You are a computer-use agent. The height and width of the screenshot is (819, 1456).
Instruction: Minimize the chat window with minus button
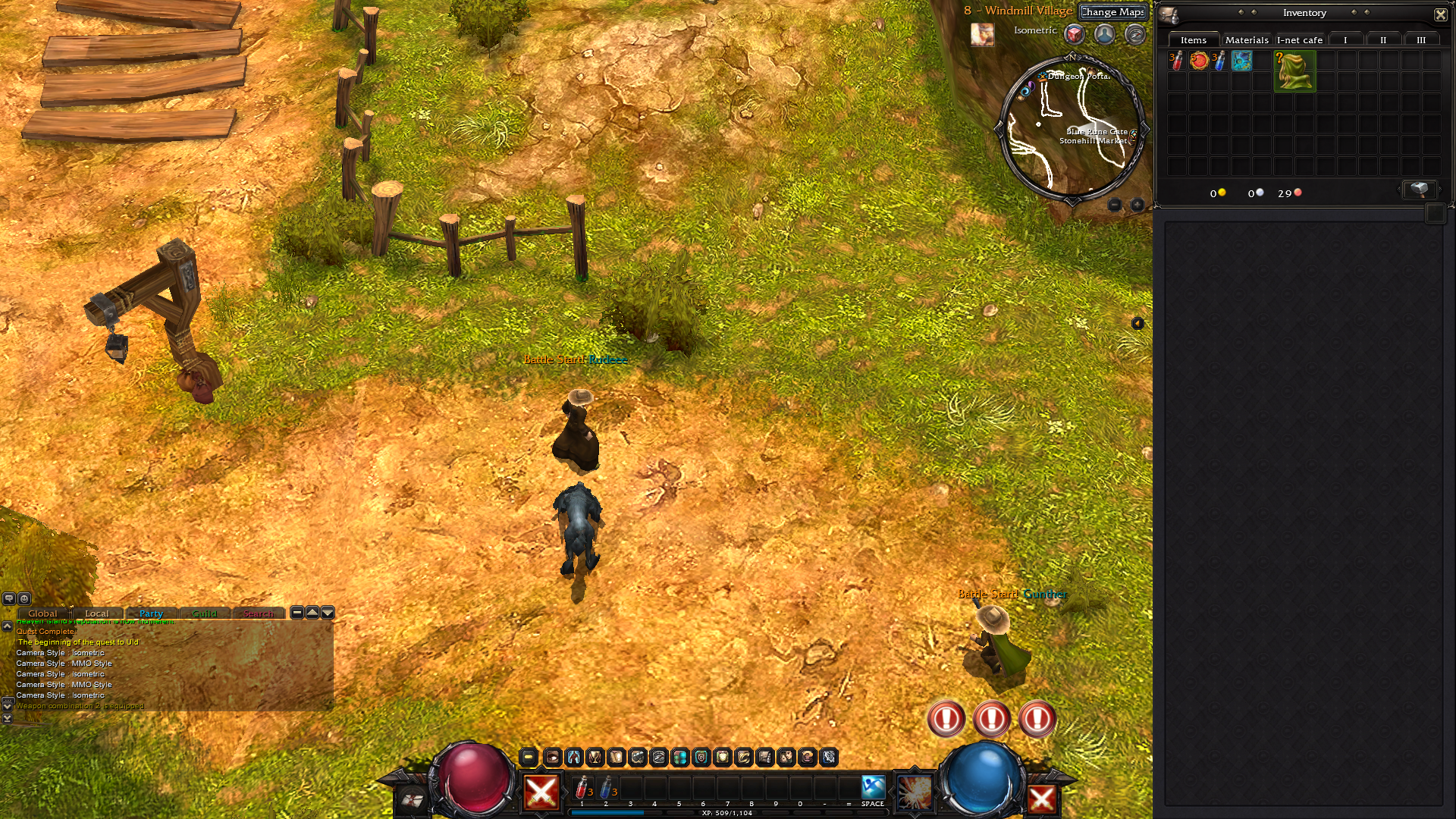pos(297,613)
